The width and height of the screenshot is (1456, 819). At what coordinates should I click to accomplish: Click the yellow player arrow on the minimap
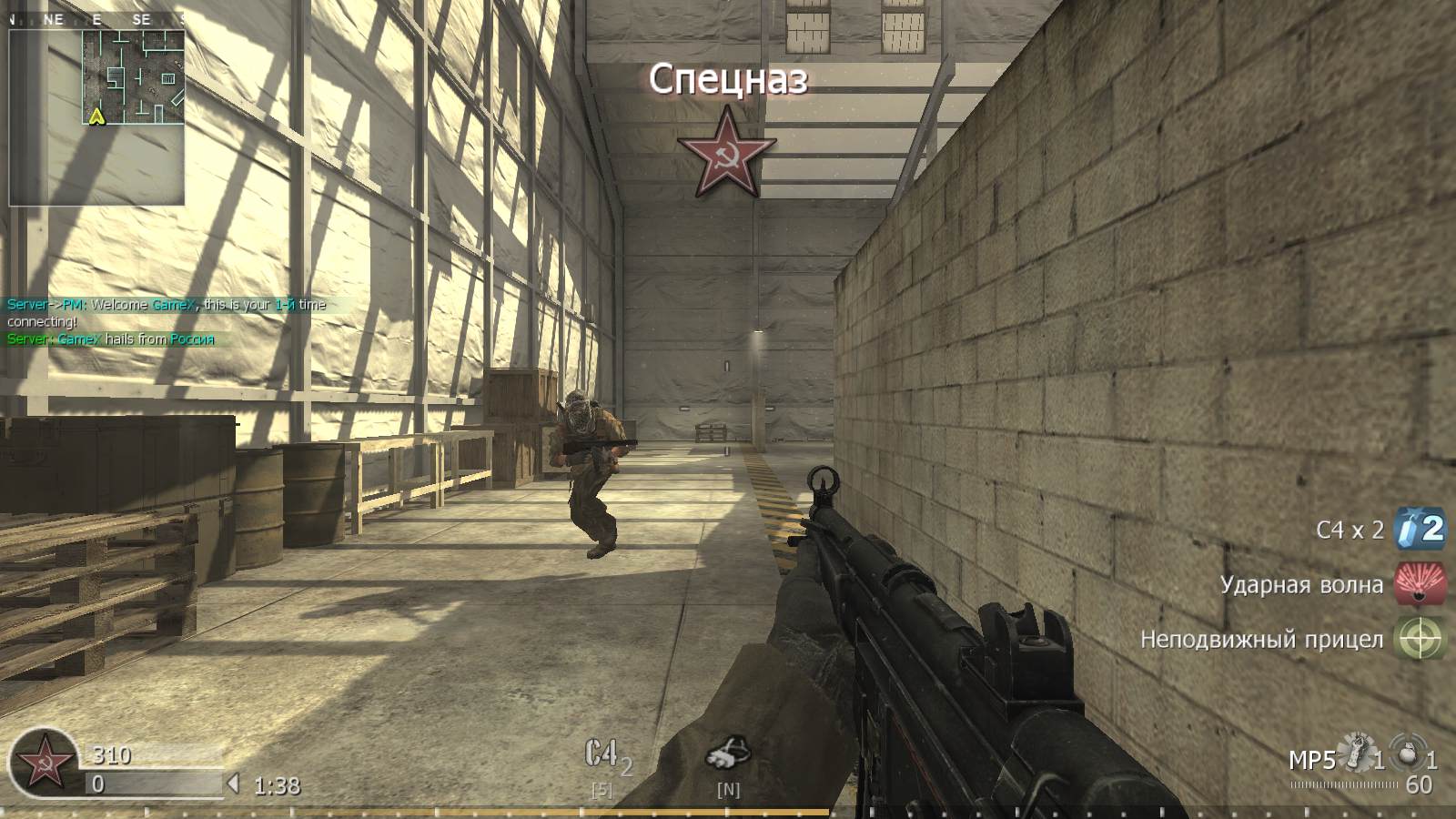pos(96,116)
